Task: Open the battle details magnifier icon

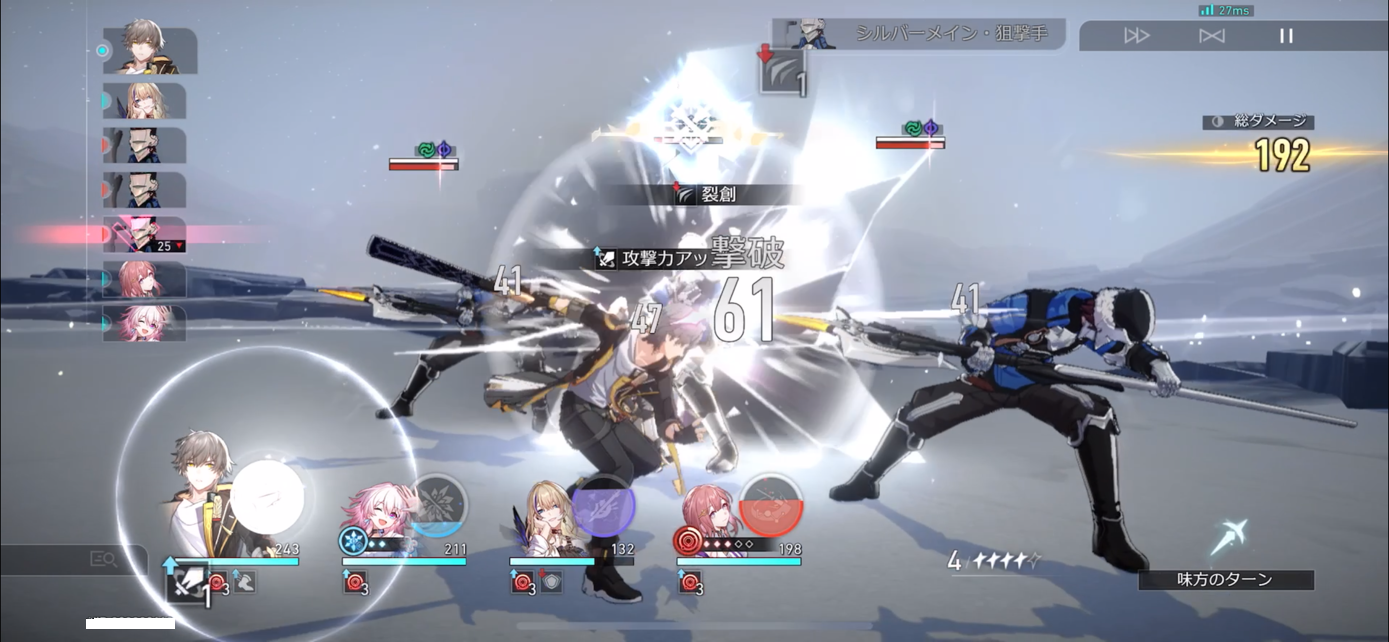Action: coord(103,560)
